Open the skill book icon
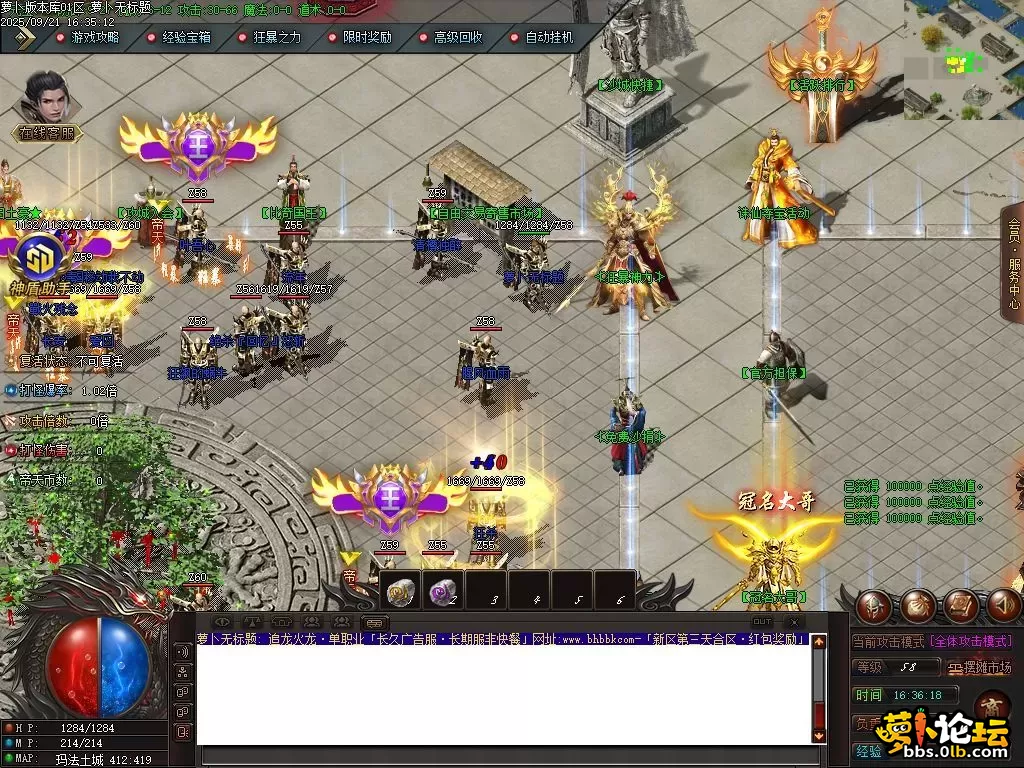1024x768 pixels. [x=962, y=605]
